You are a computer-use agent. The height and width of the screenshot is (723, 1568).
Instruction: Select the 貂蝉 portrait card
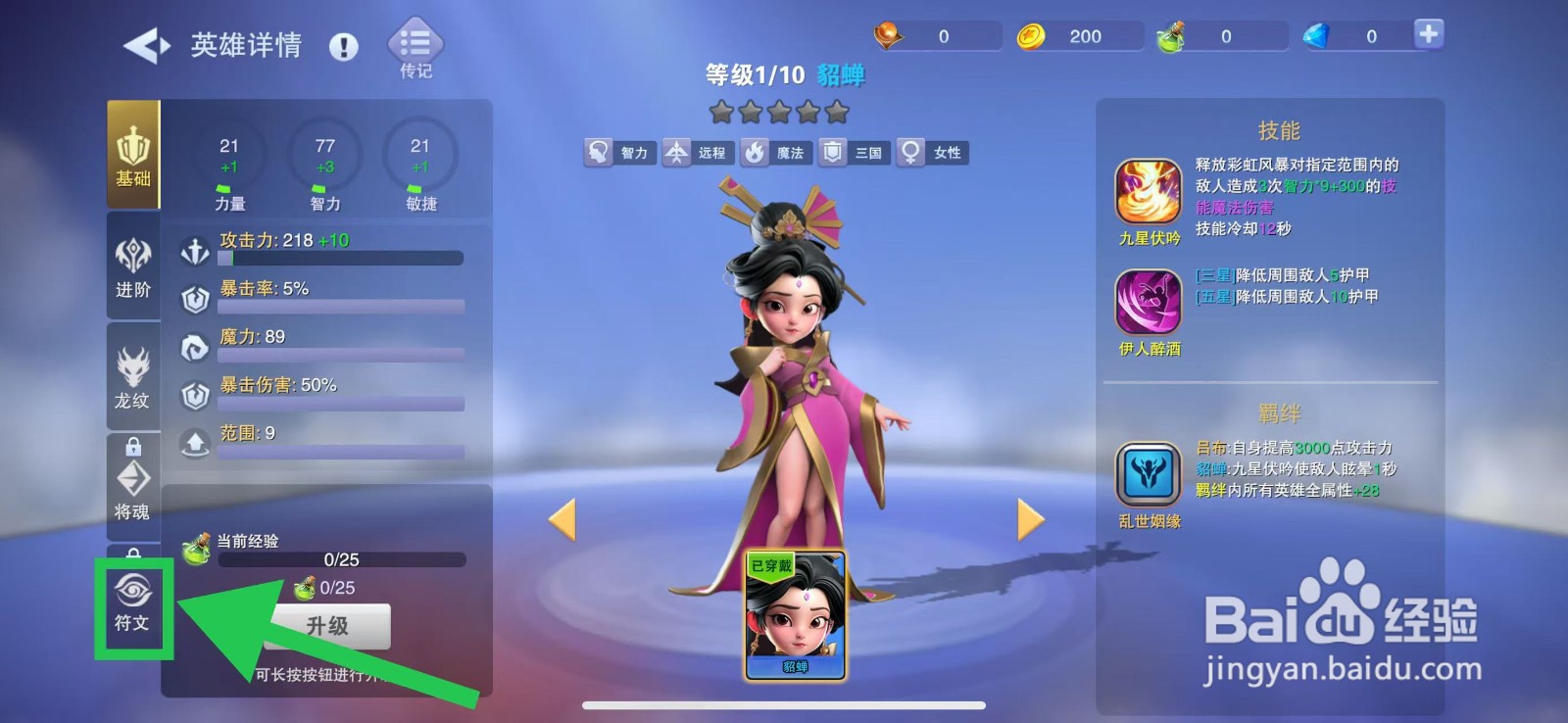(x=795, y=614)
